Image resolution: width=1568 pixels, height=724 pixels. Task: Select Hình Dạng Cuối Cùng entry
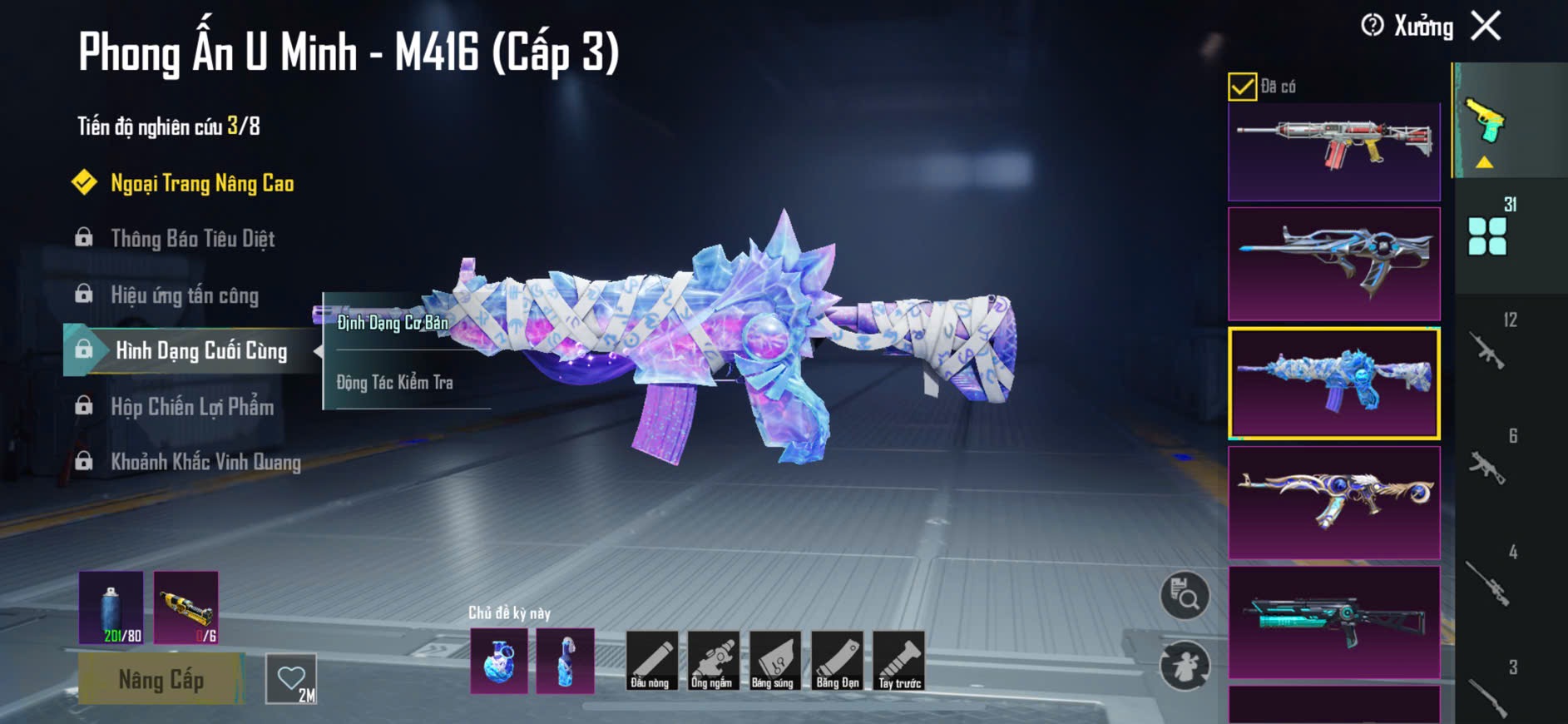point(200,350)
